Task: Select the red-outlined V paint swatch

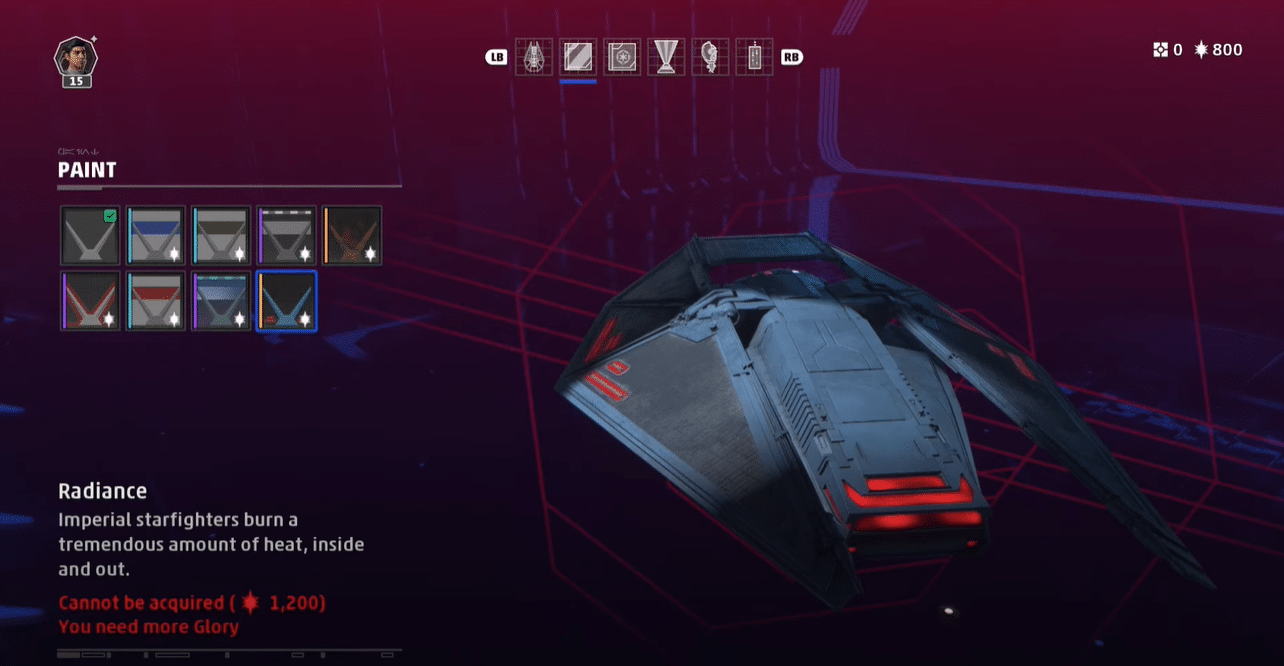Action: [90, 301]
